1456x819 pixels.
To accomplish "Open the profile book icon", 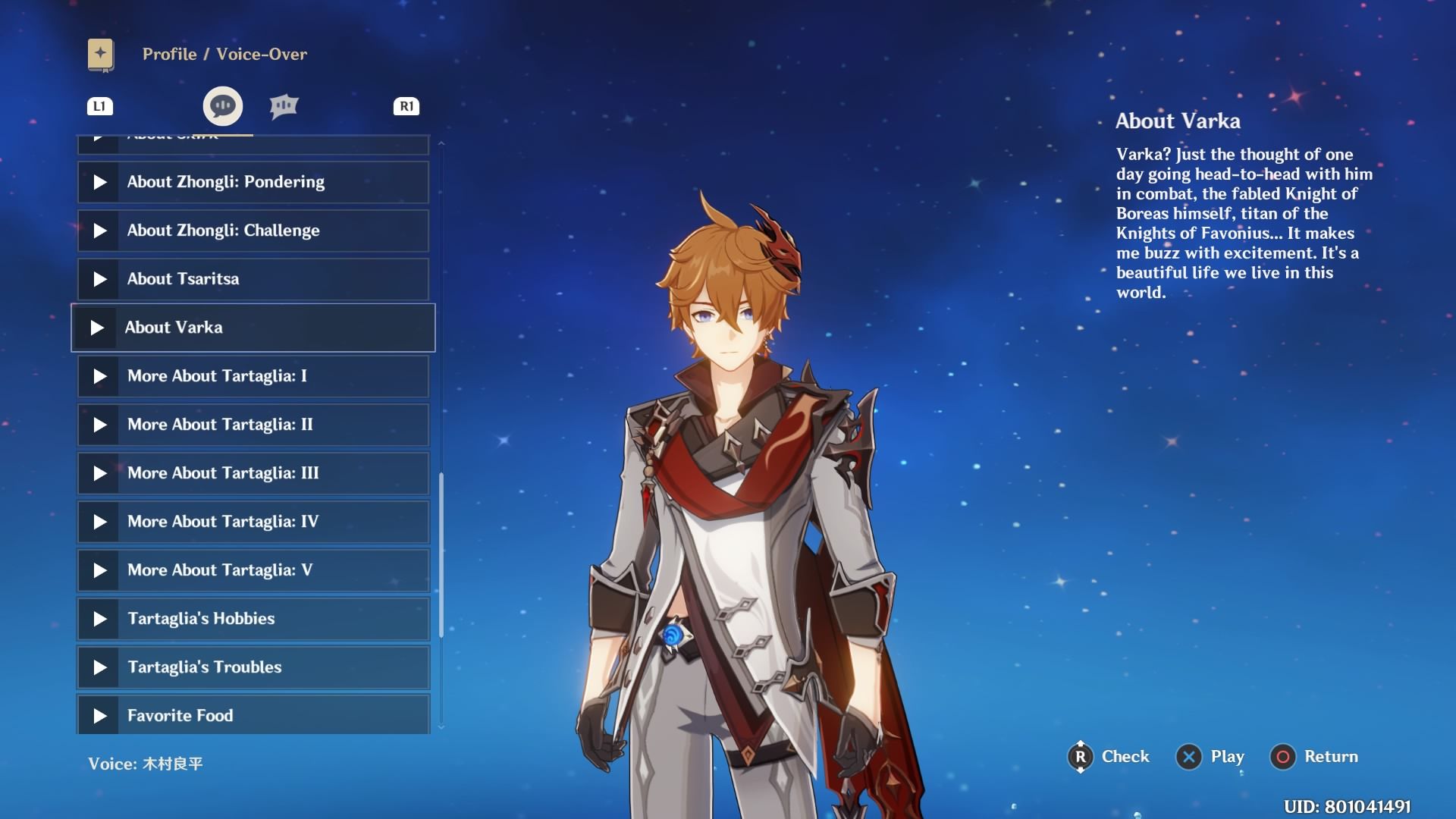I will 101,55.
